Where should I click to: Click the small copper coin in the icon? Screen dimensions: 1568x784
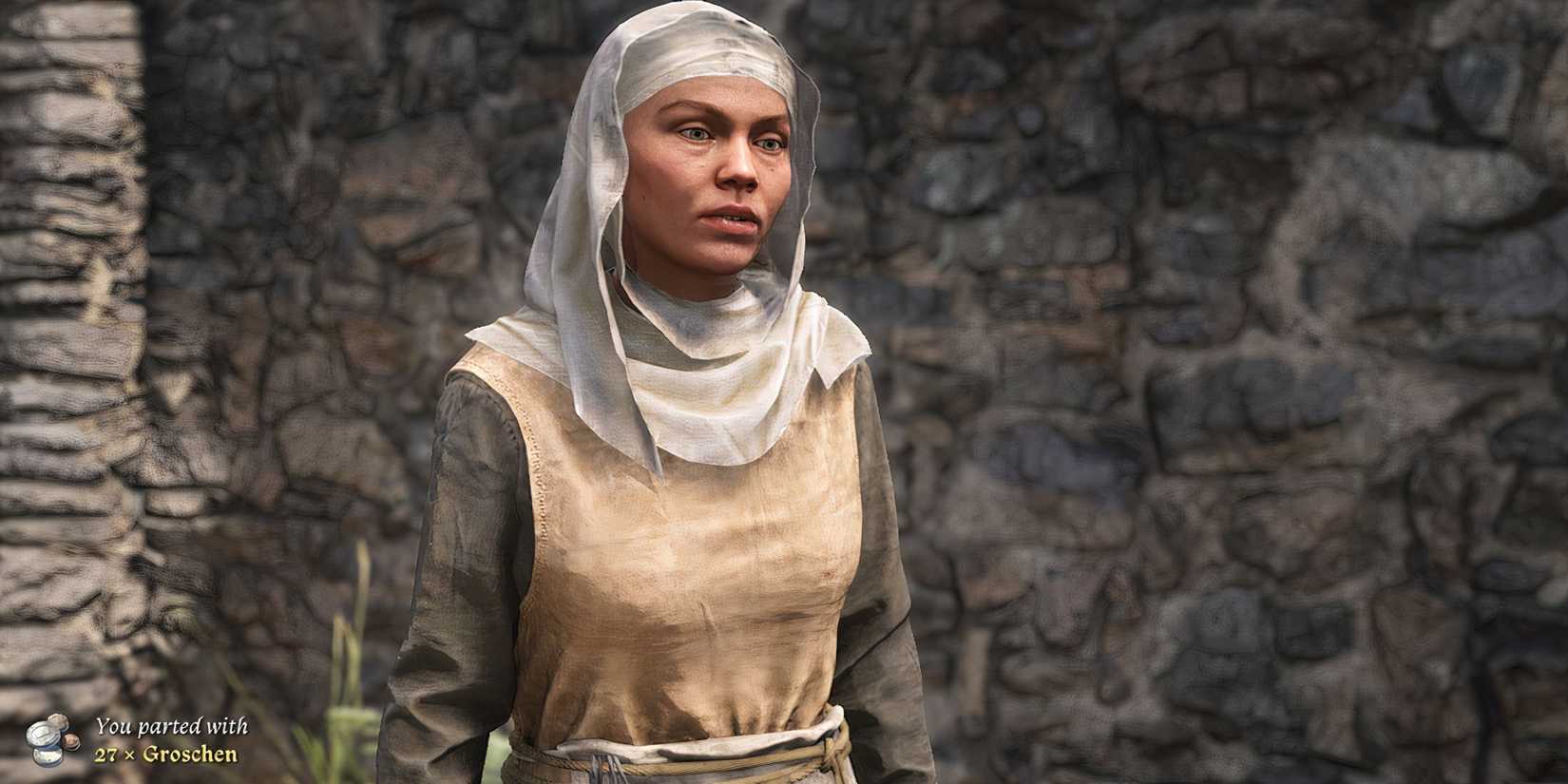tap(71, 740)
